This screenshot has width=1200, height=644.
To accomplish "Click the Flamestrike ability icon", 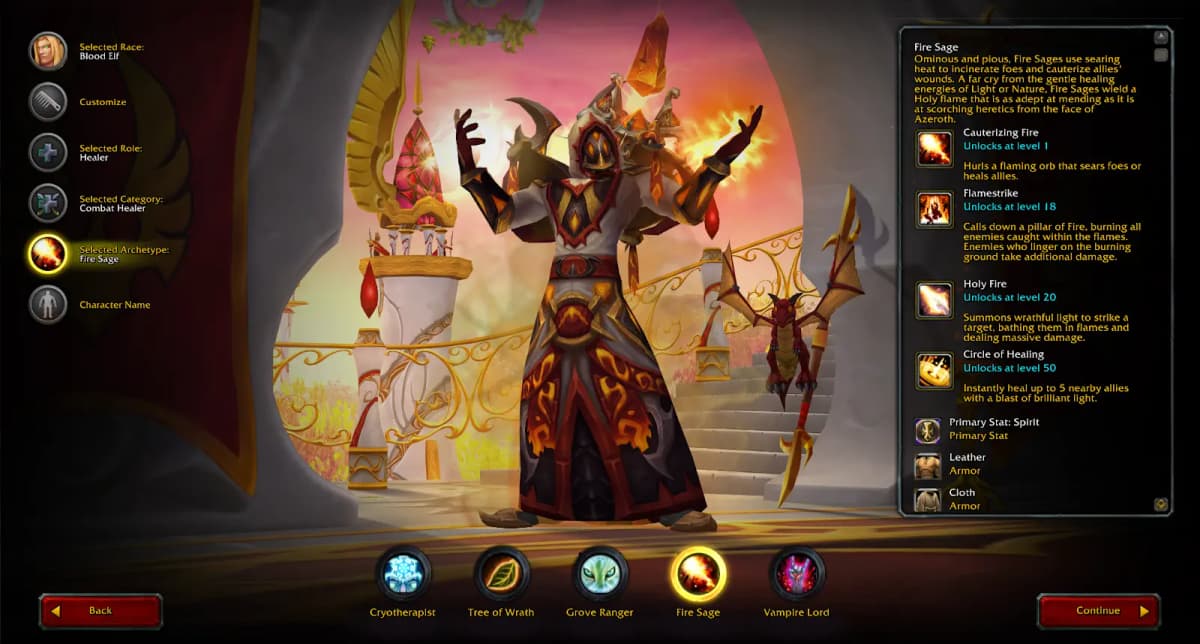I will (935, 209).
